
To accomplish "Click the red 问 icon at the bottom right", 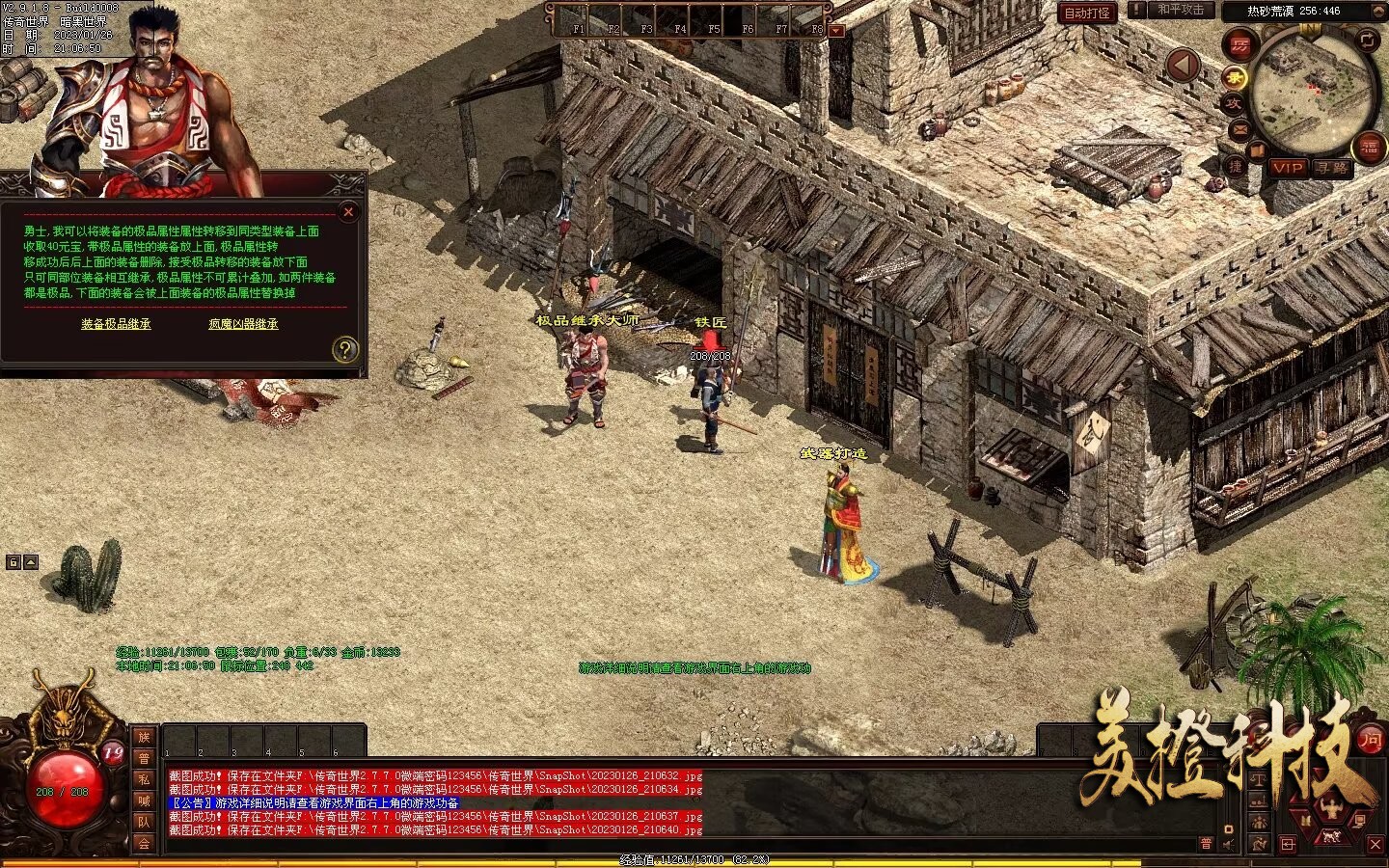I will tap(1371, 741).
